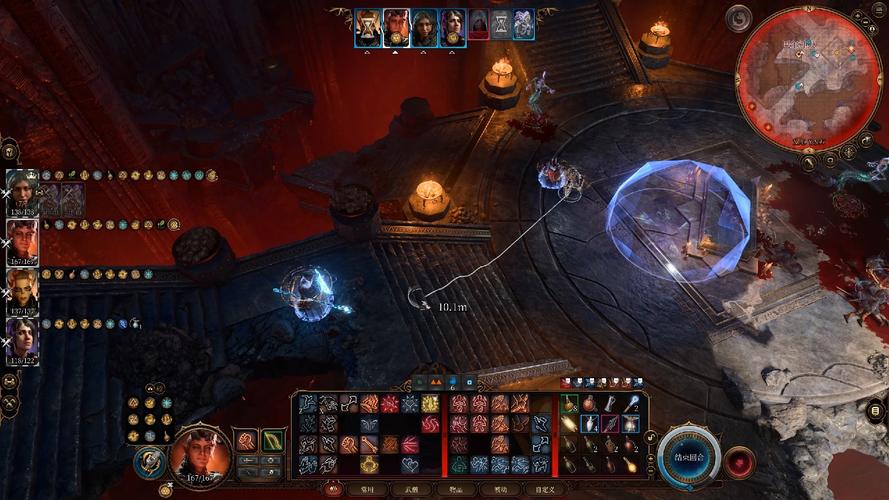Switch to the 被动 hotbar tab
Viewport: 889px width, 500px height.
500,489
